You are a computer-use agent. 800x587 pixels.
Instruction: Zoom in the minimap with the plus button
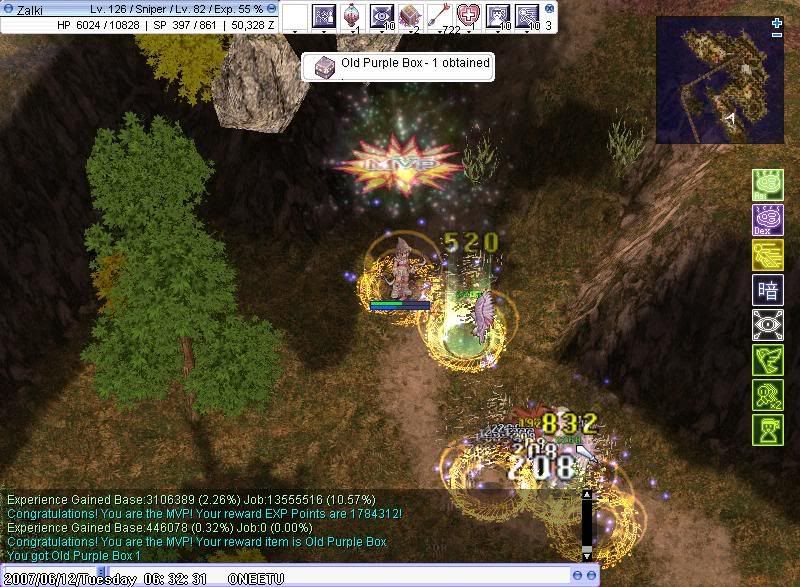pyautogui.click(x=777, y=22)
